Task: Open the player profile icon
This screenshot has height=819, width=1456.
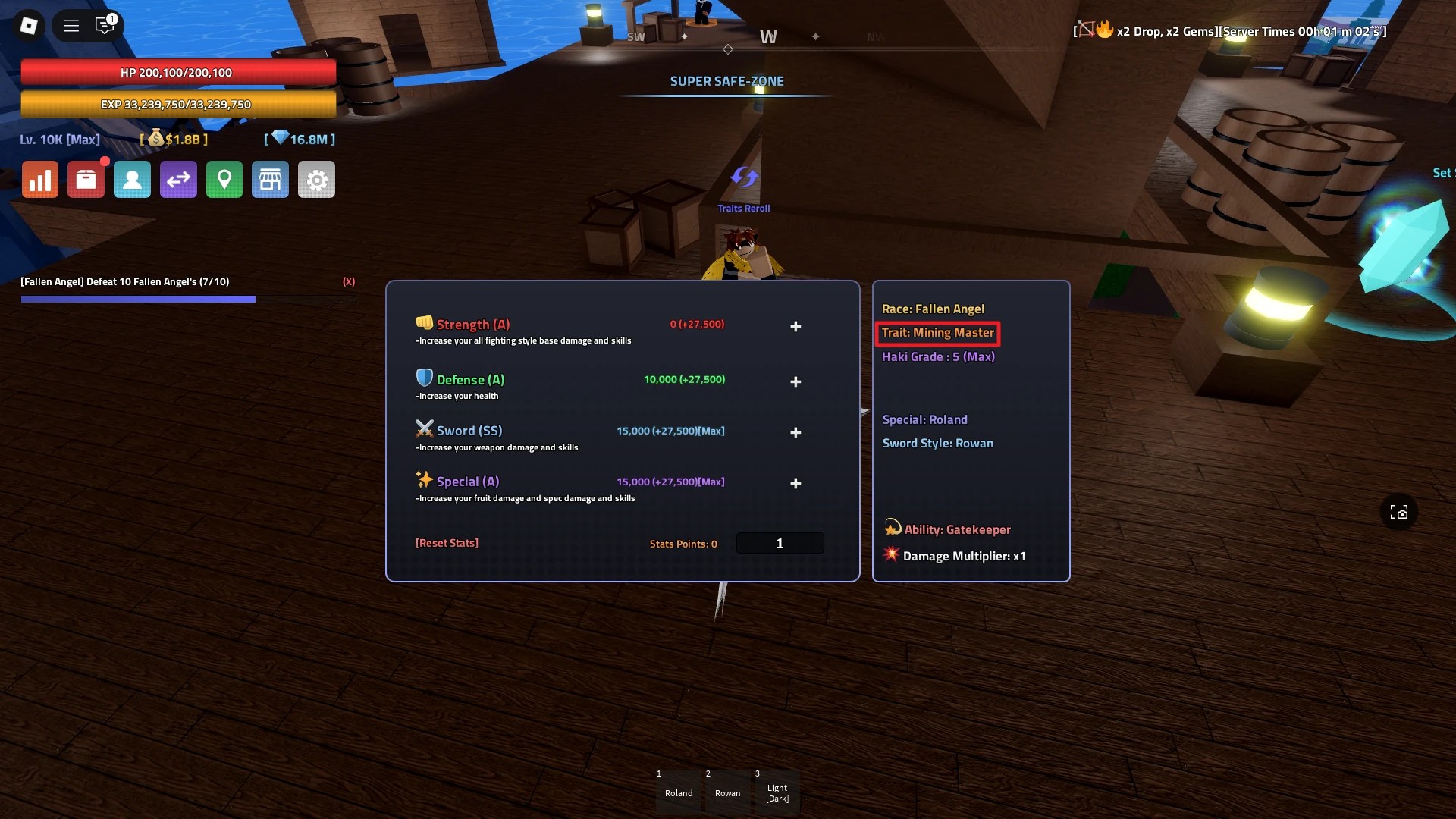Action: 132,179
